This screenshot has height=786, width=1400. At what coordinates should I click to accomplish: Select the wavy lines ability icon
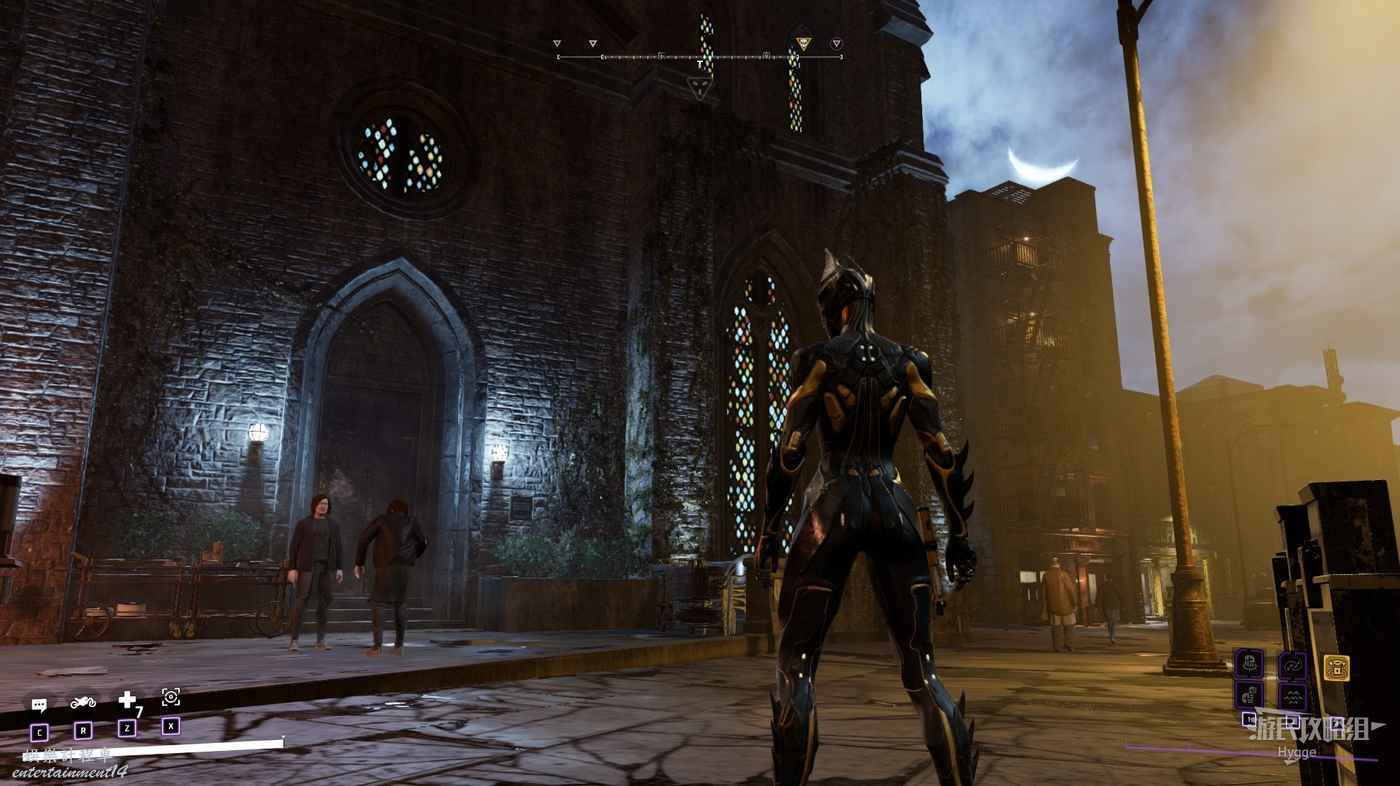pos(1293,695)
